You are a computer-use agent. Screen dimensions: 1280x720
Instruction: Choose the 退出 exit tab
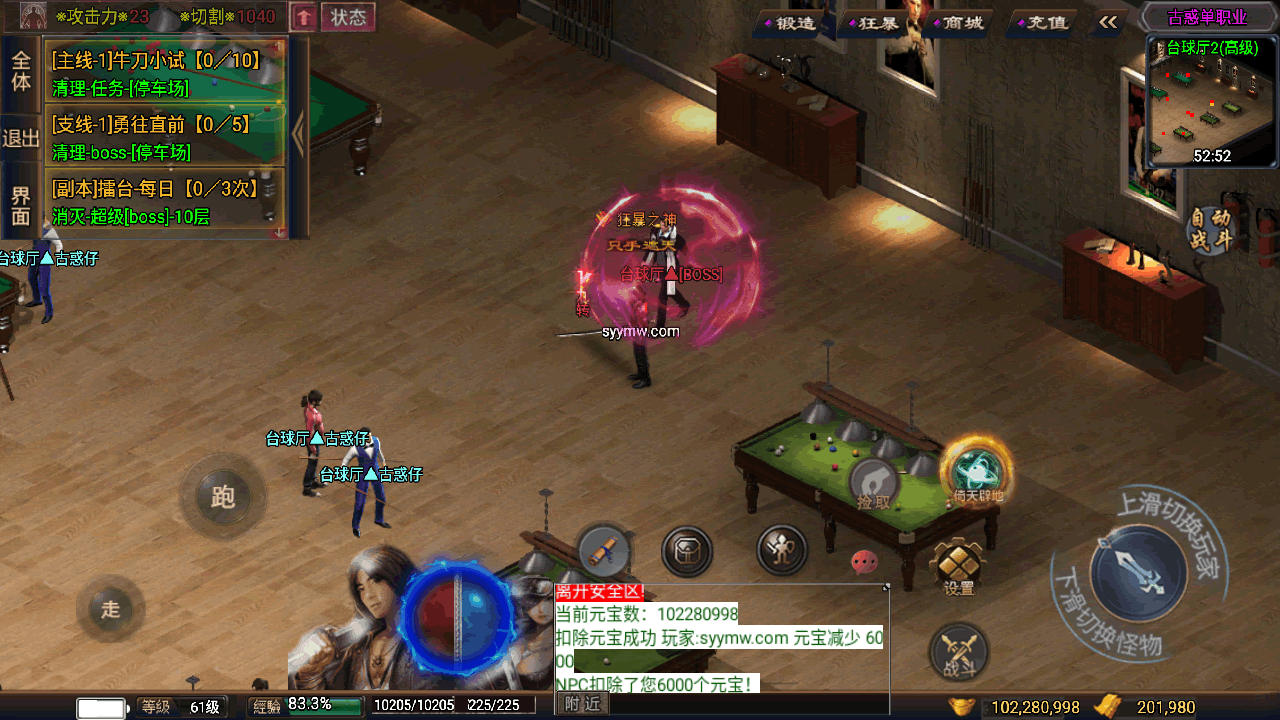(x=21, y=138)
